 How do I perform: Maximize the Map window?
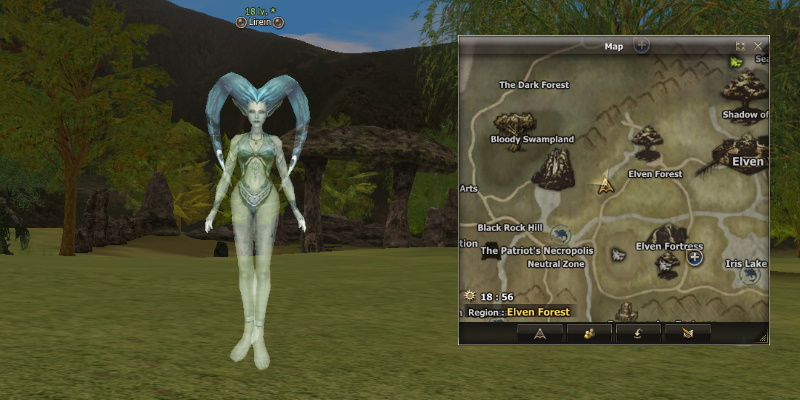coord(741,46)
